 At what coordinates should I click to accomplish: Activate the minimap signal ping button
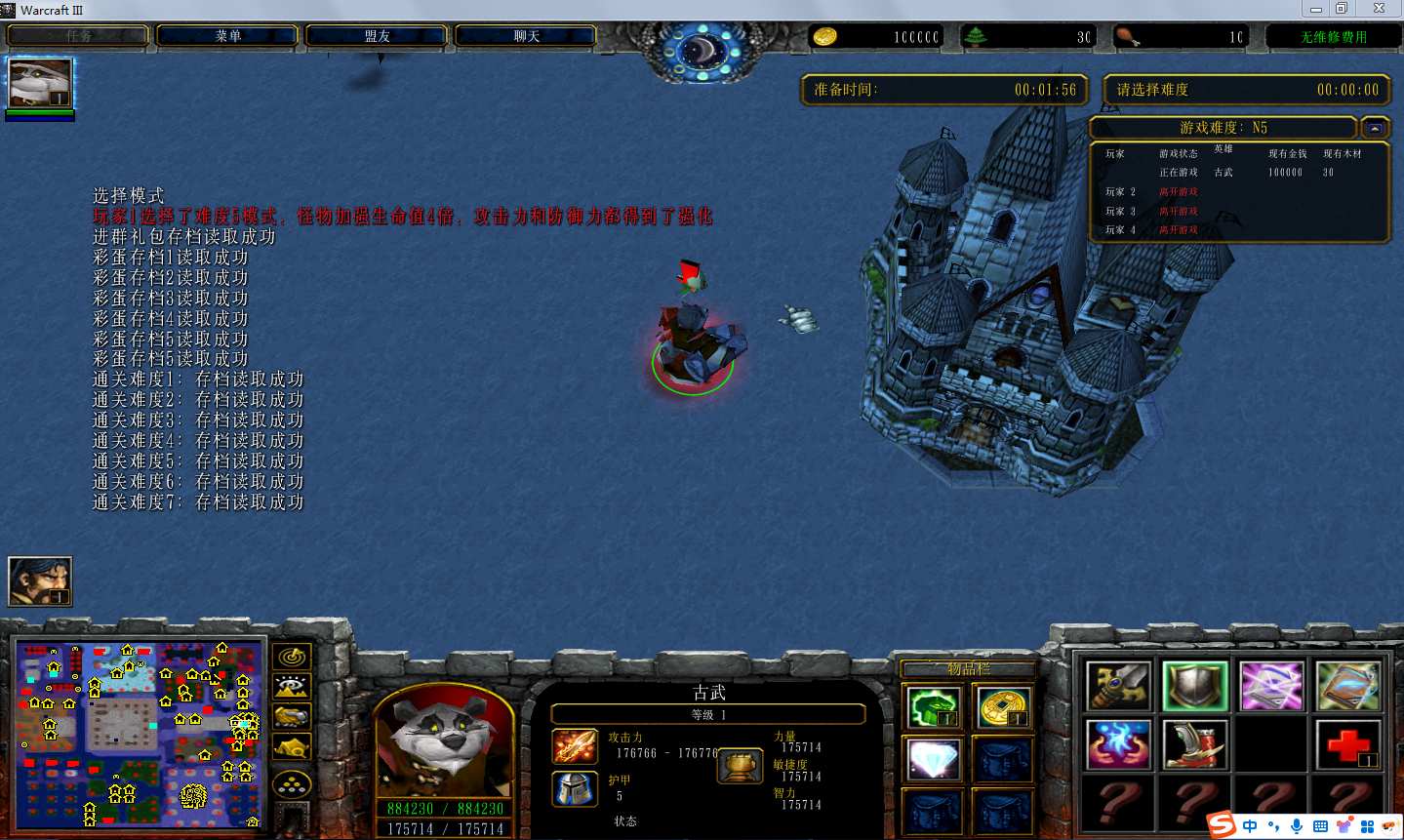pos(292,658)
